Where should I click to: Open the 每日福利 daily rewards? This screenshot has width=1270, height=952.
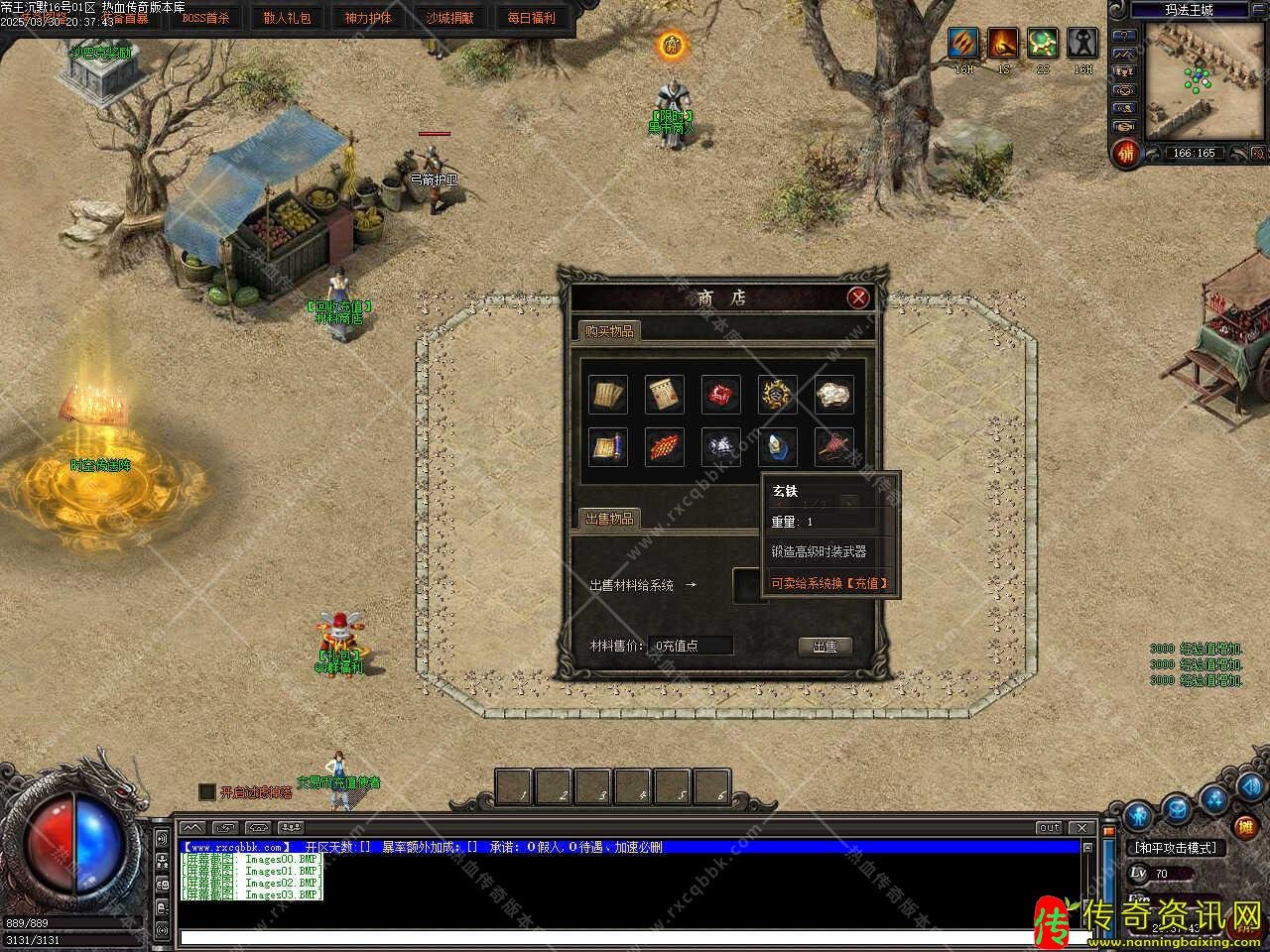click(x=531, y=18)
